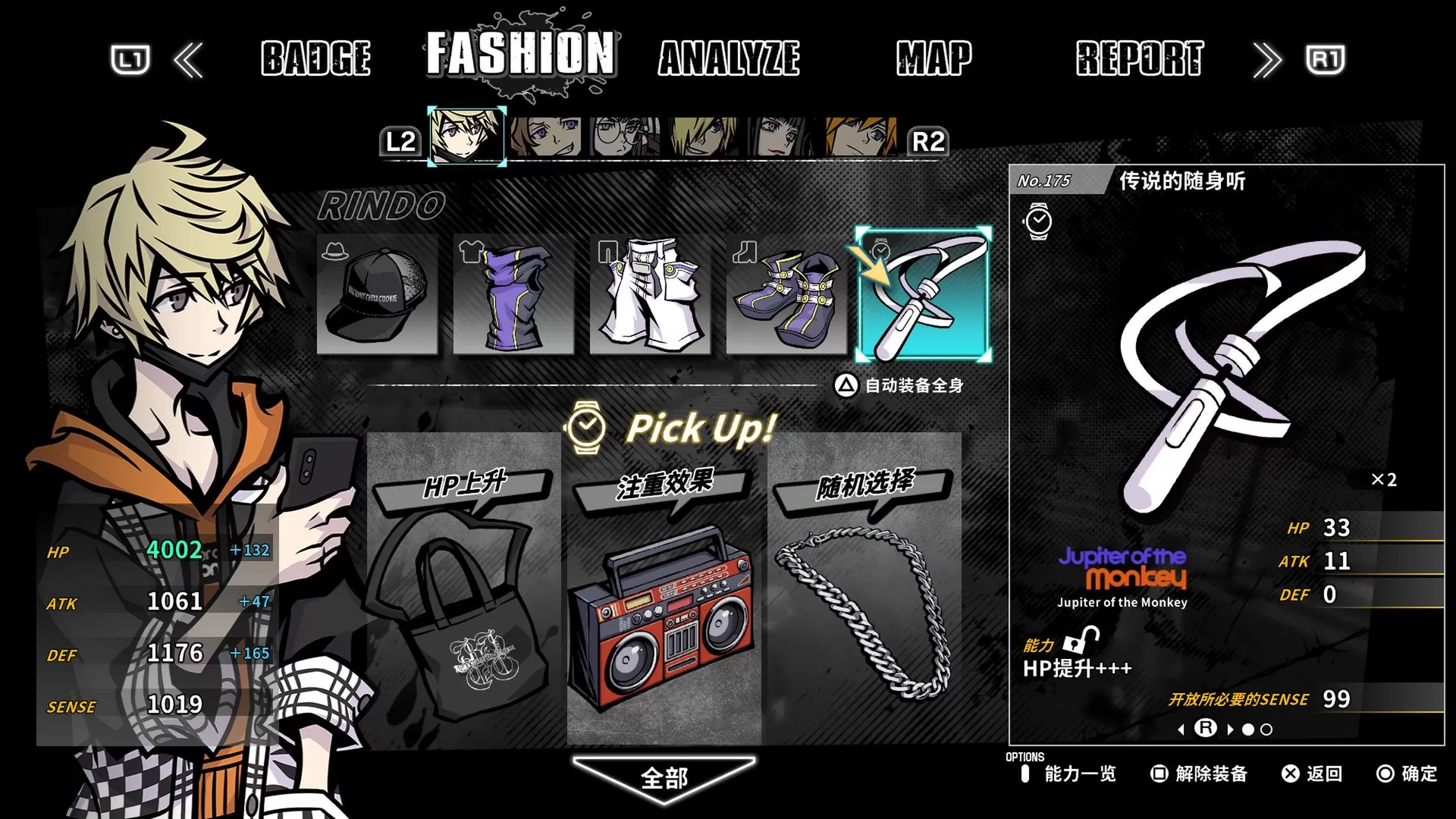This screenshot has width=1456, height=819.
Task: Expand the 全部 panel at the bottom
Action: coord(666,777)
